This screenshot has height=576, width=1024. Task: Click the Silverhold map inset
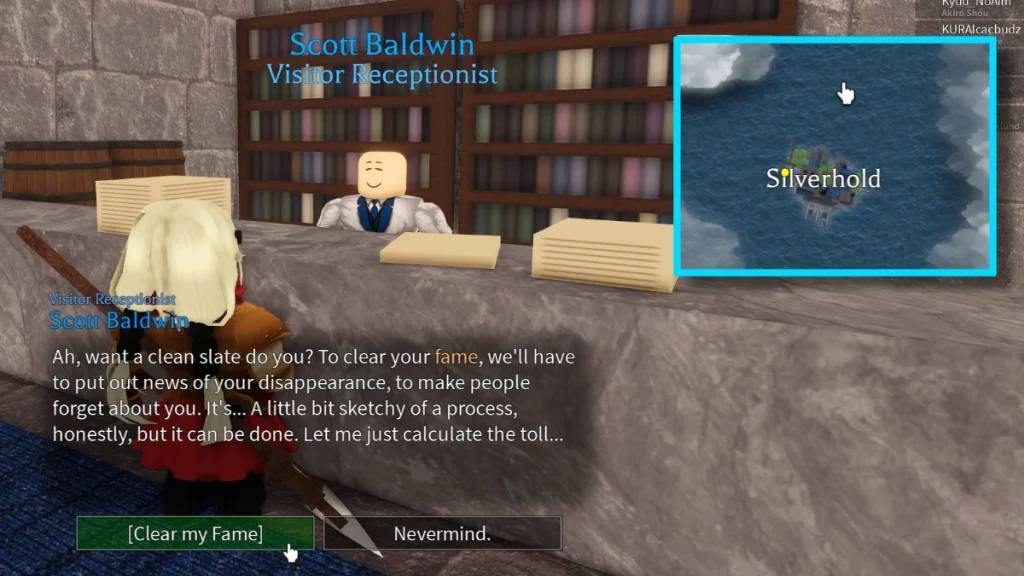point(835,156)
